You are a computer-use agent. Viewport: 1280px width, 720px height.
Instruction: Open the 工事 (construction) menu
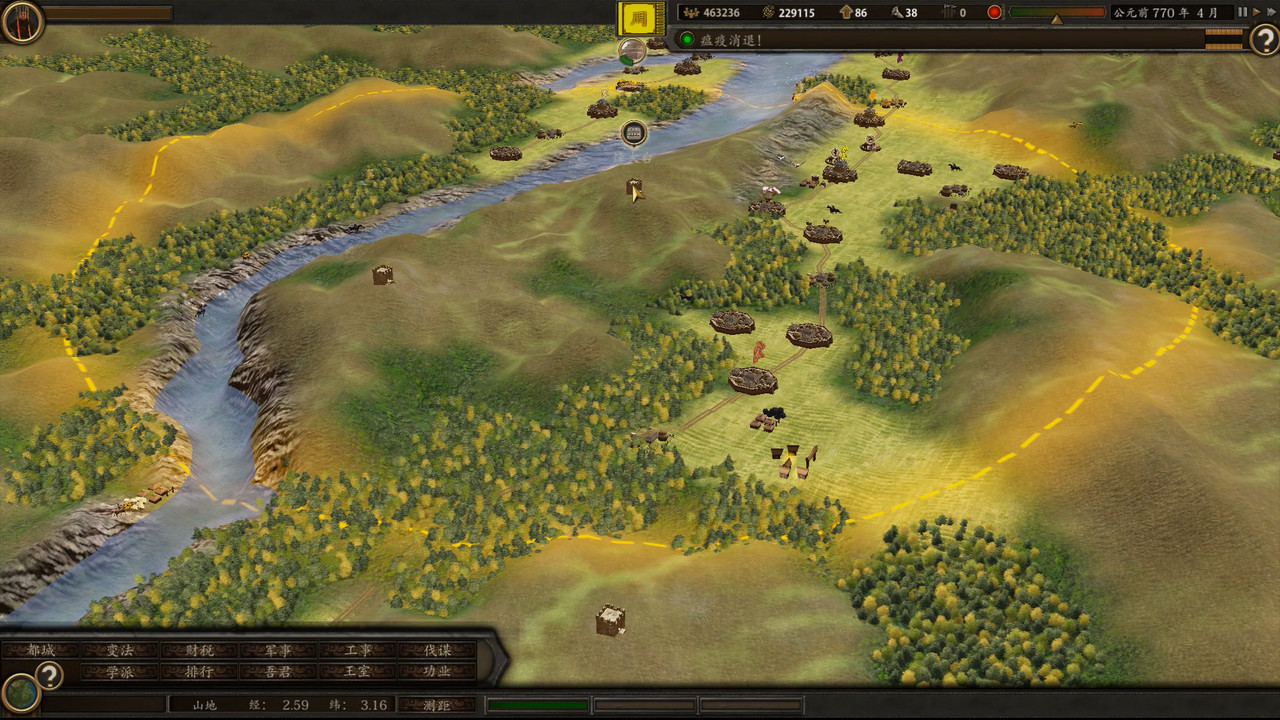(x=358, y=650)
